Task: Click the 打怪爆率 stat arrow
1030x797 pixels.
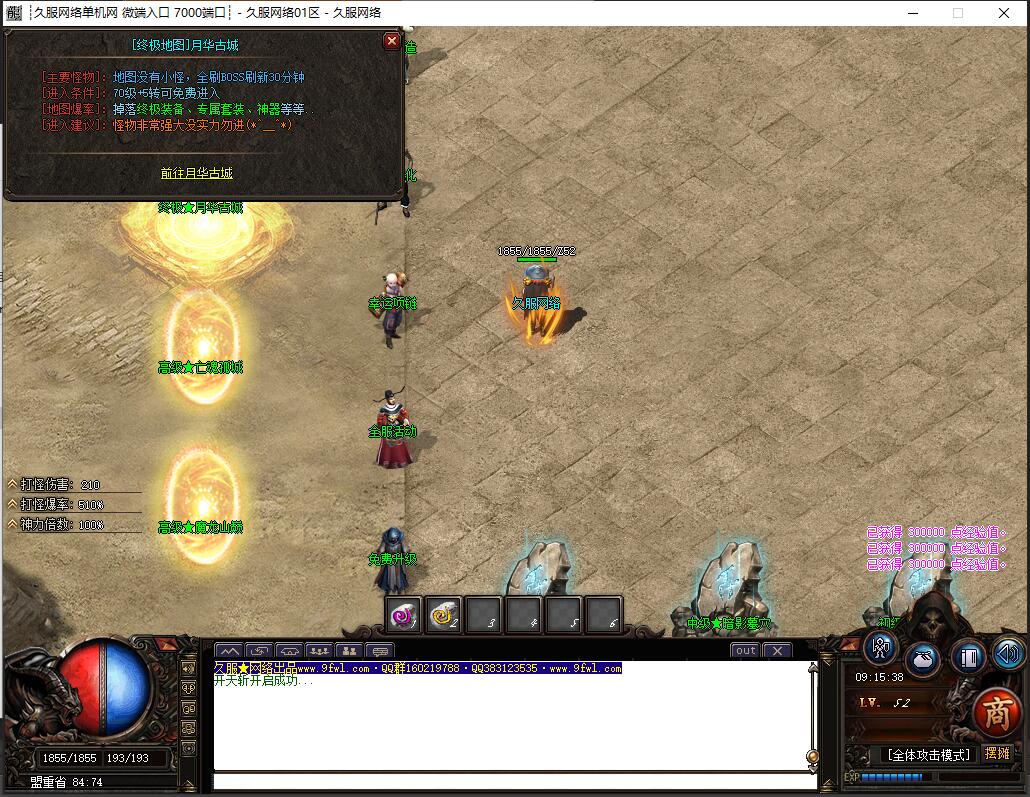Action: pyautogui.click(x=12, y=505)
